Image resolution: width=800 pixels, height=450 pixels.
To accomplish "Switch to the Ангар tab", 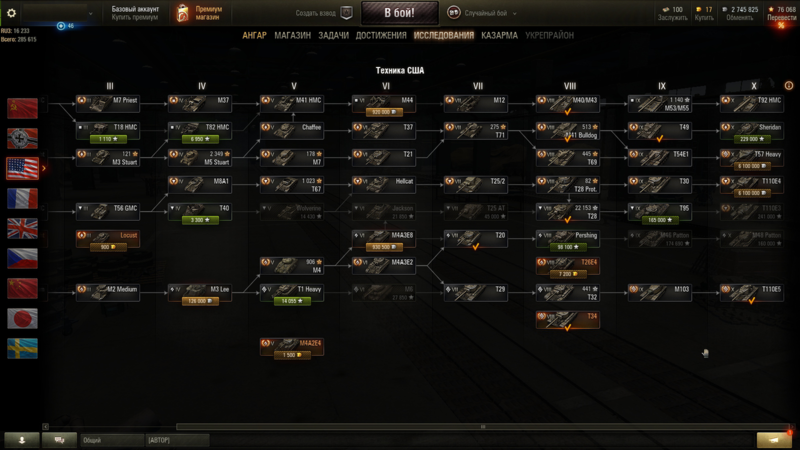I will pyautogui.click(x=254, y=35).
